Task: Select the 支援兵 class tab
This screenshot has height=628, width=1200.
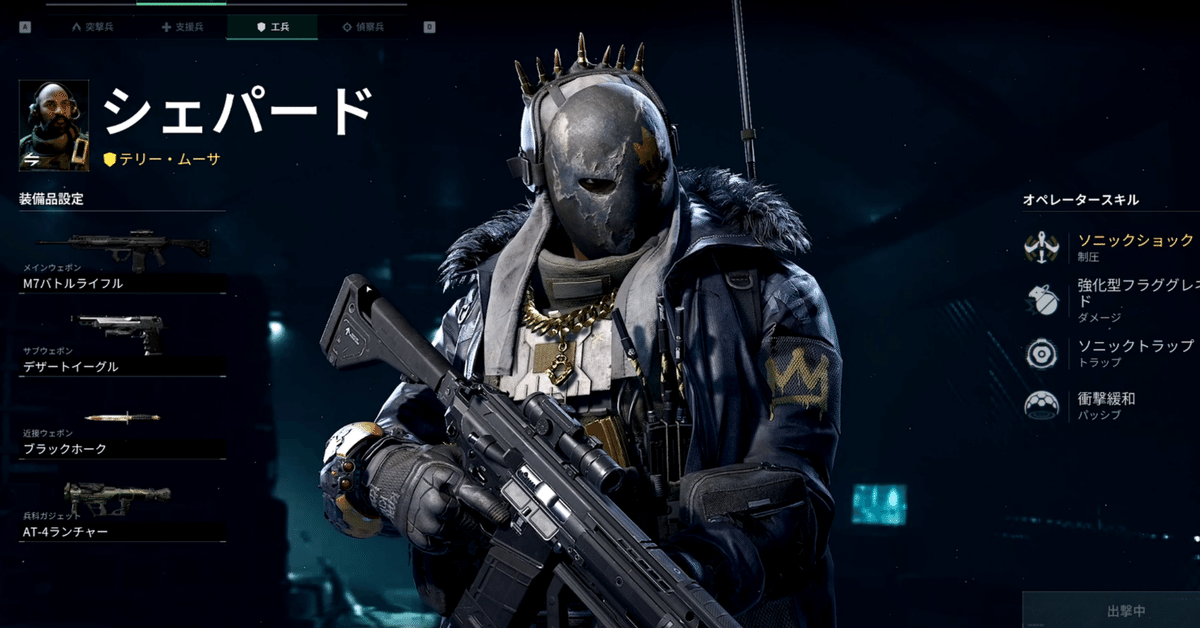Action: pyautogui.click(x=181, y=27)
